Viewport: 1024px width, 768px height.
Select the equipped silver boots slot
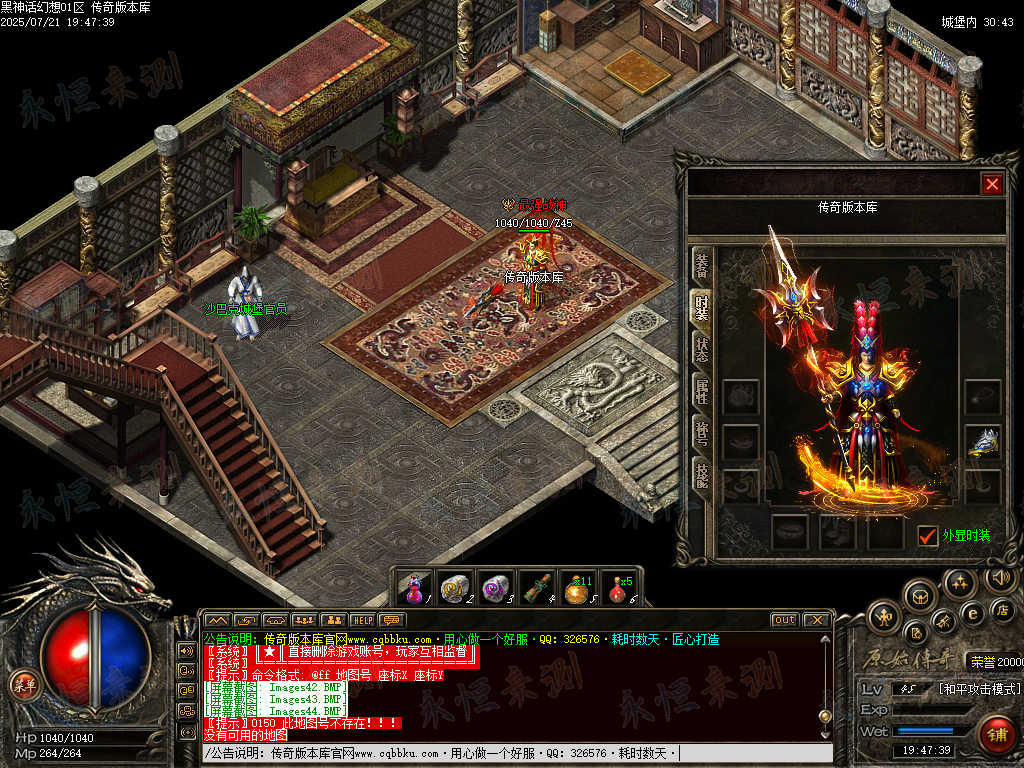pos(983,441)
